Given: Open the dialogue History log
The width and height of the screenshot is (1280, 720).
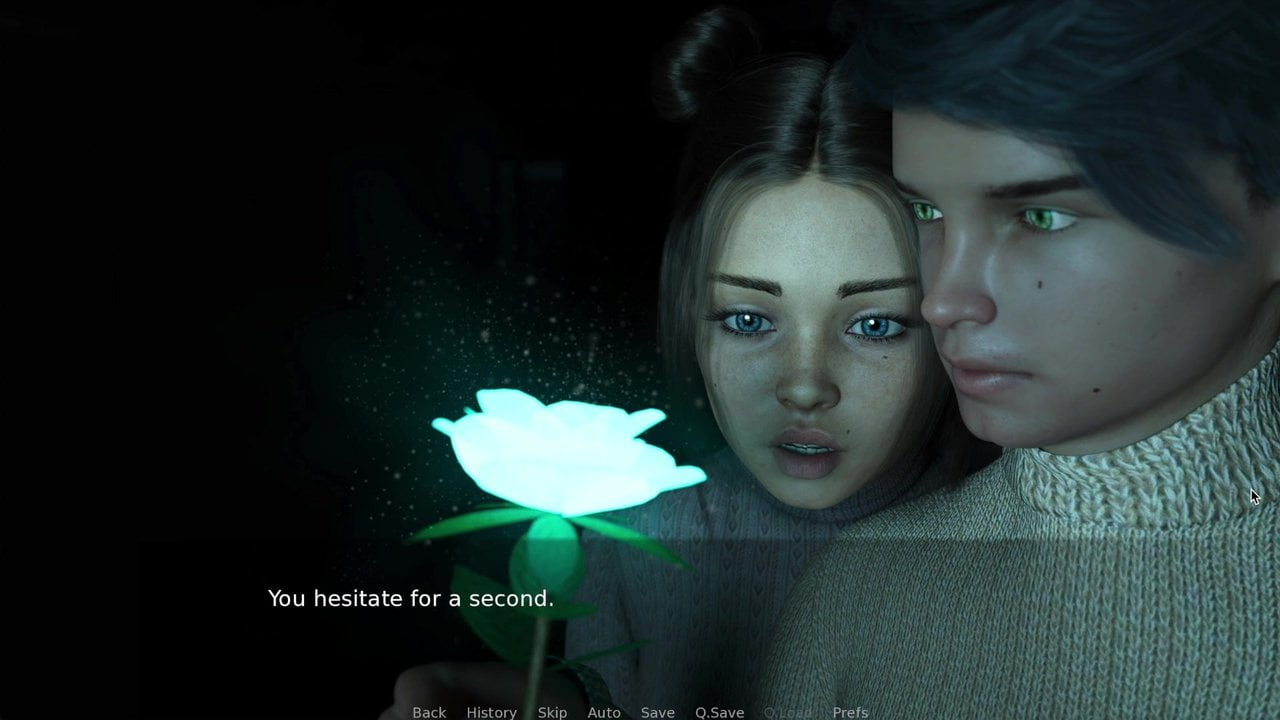Looking at the screenshot, I should 491,712.
